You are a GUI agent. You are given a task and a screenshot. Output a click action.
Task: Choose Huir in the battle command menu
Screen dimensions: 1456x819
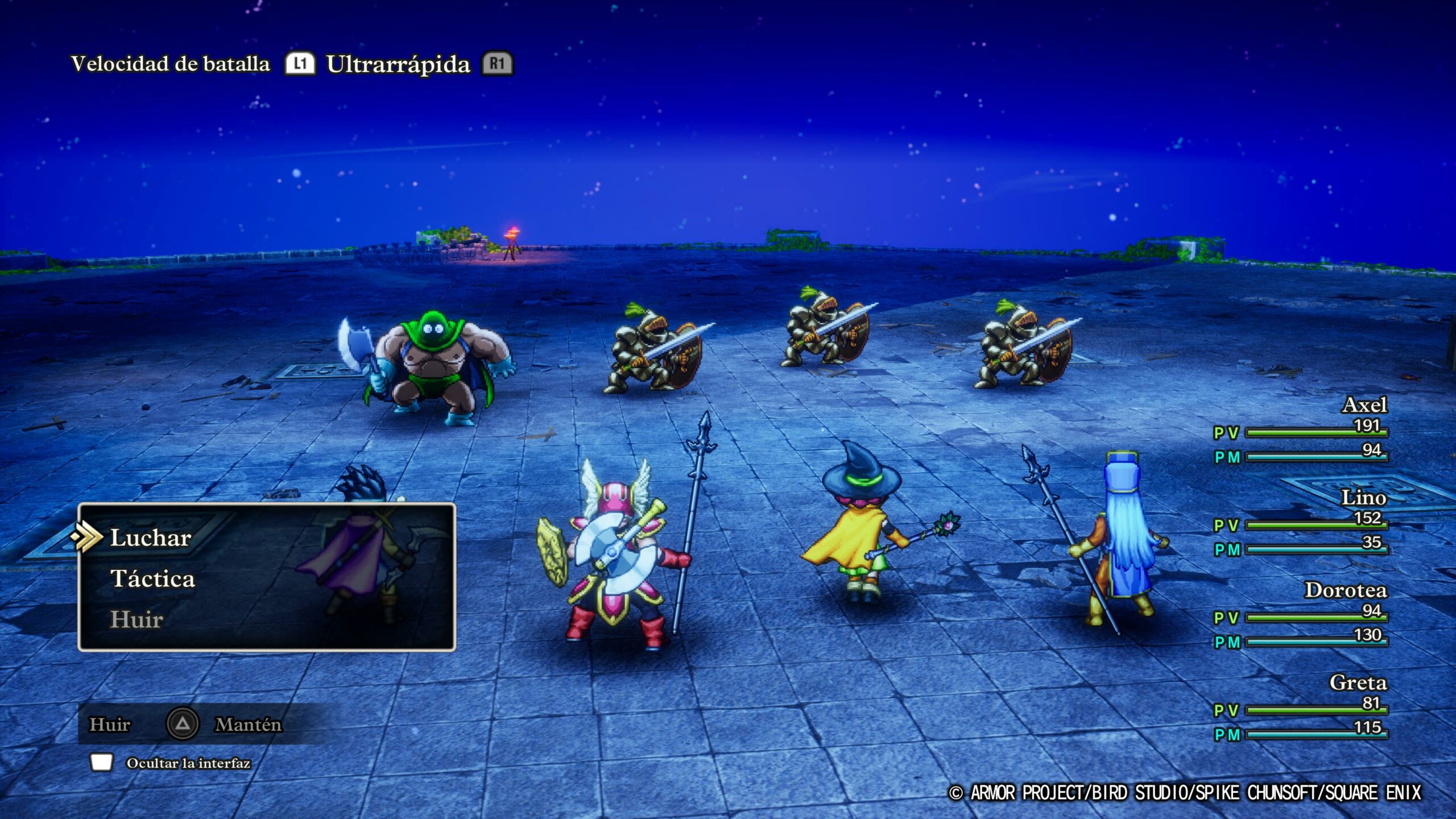click(136, 619)
